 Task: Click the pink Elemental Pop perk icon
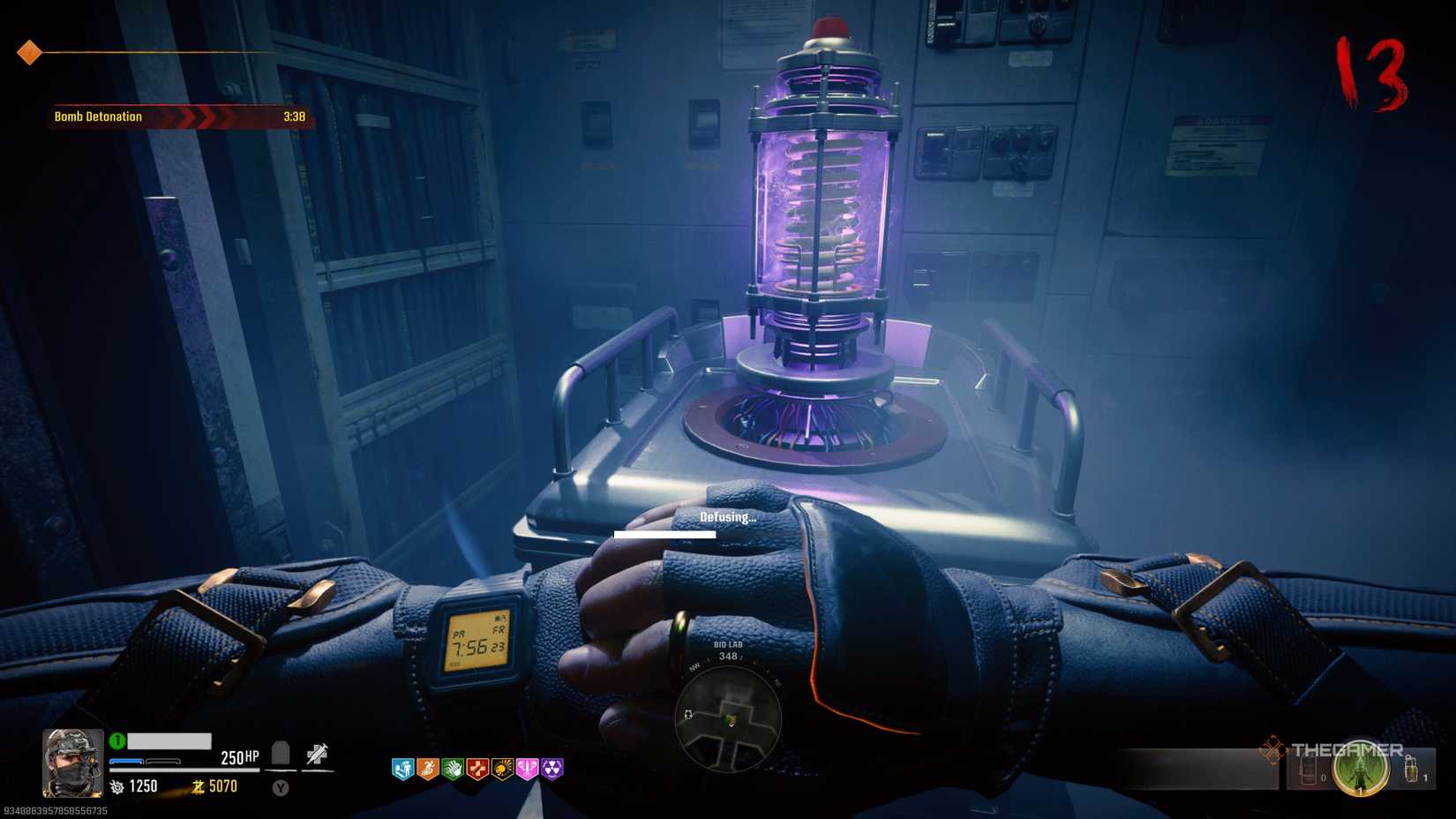[527, 768]
